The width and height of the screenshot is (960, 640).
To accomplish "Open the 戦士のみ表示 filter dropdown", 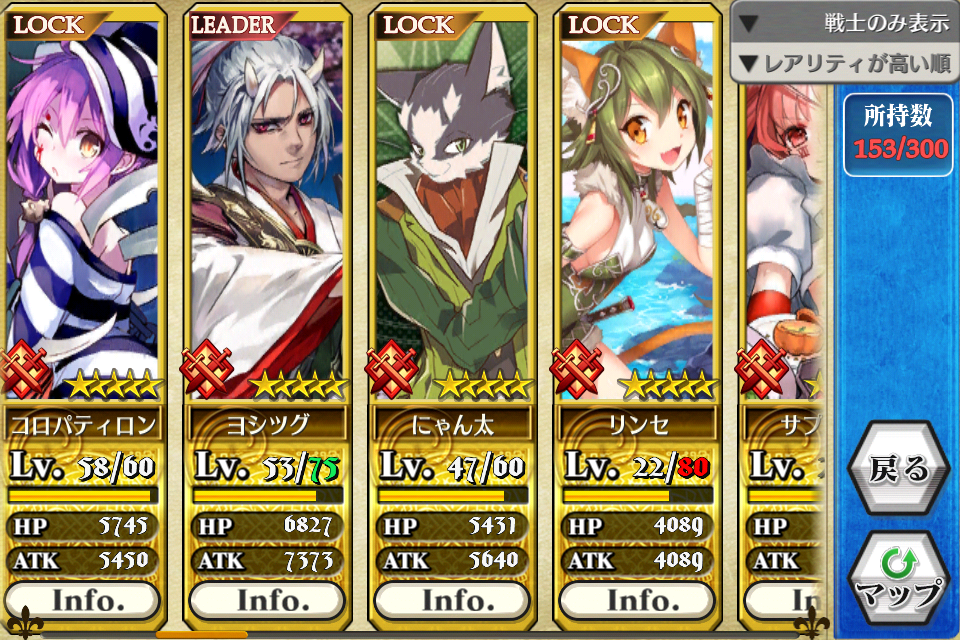I will pyautogui.click(x=846, y=23).
